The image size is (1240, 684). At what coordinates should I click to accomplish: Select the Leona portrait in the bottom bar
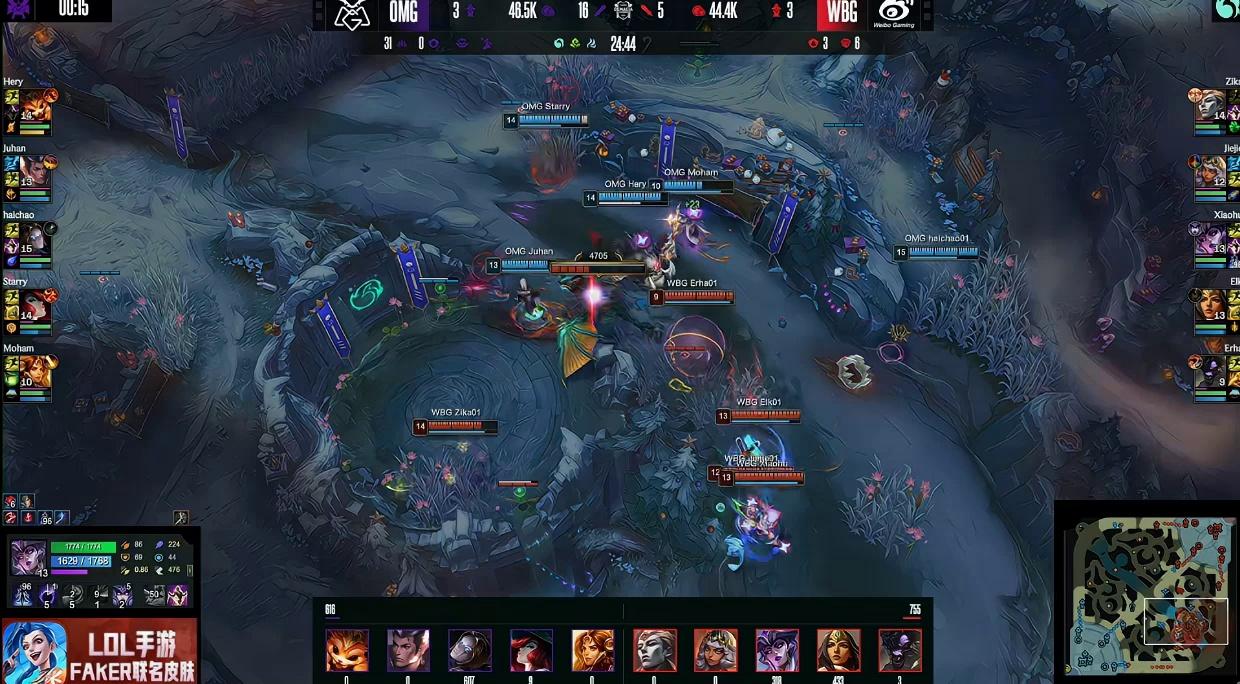pyautogui.click(x=593, y=650)
